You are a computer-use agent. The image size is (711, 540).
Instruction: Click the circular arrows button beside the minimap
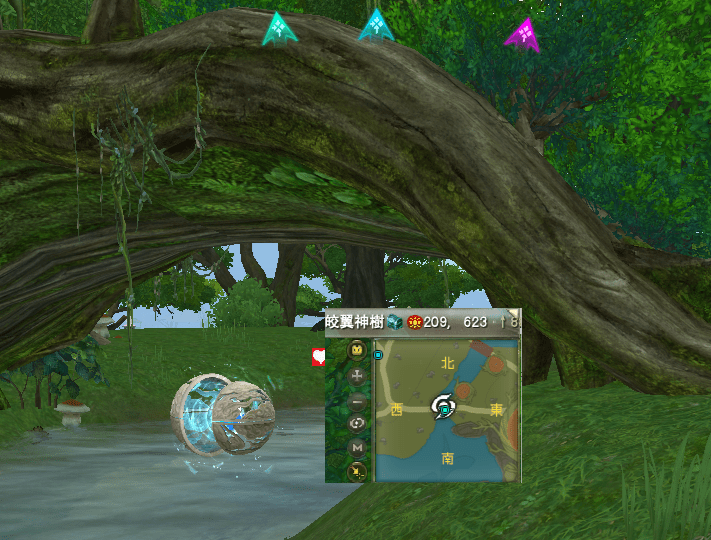357,424
